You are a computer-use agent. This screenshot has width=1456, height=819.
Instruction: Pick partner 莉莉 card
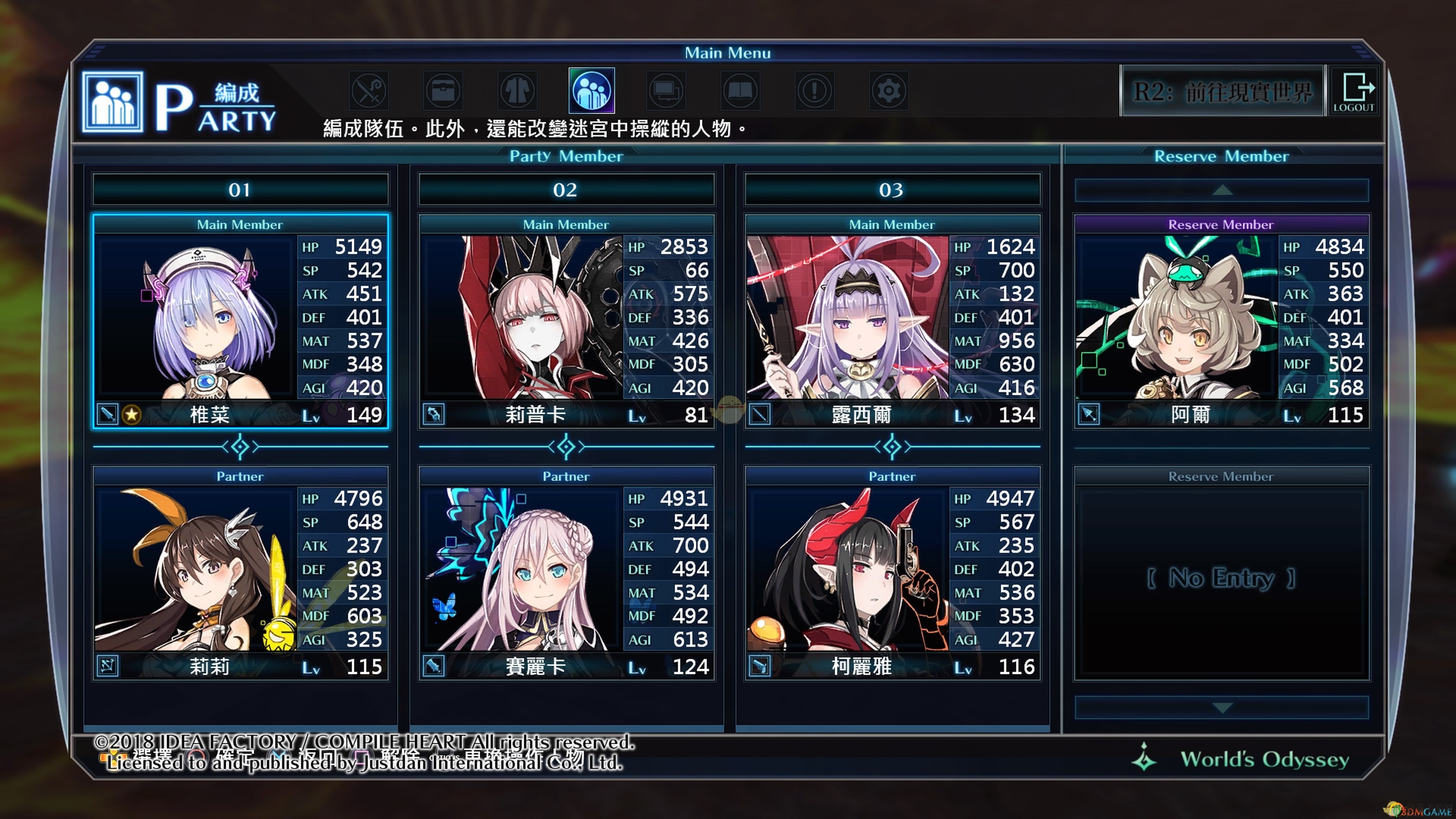tap(240, 573)
